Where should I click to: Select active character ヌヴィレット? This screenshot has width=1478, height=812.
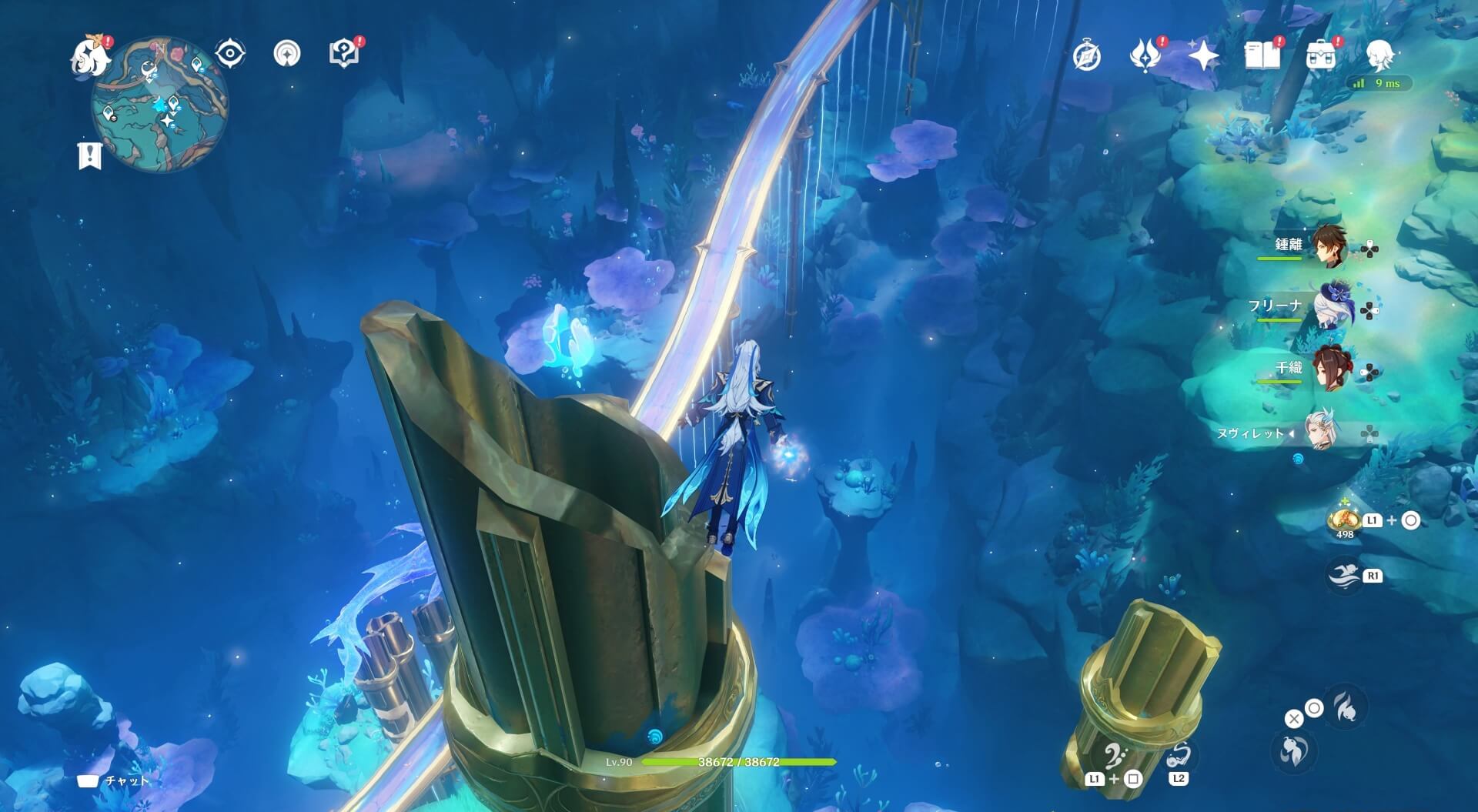tap(1322, 433)
